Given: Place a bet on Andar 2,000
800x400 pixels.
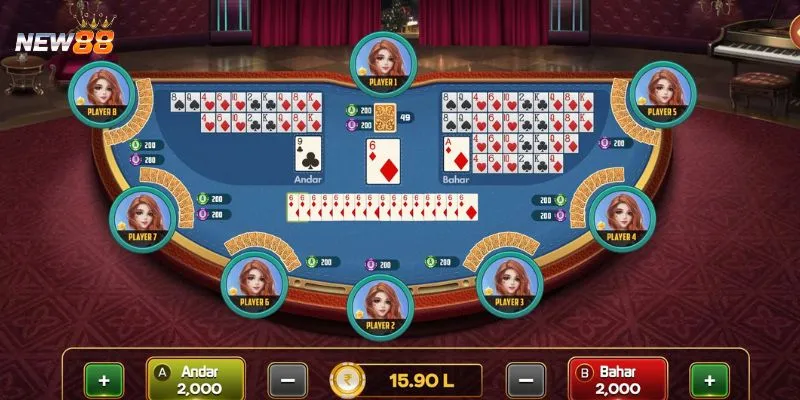Looking at the screenshot, I should [196, 380].
